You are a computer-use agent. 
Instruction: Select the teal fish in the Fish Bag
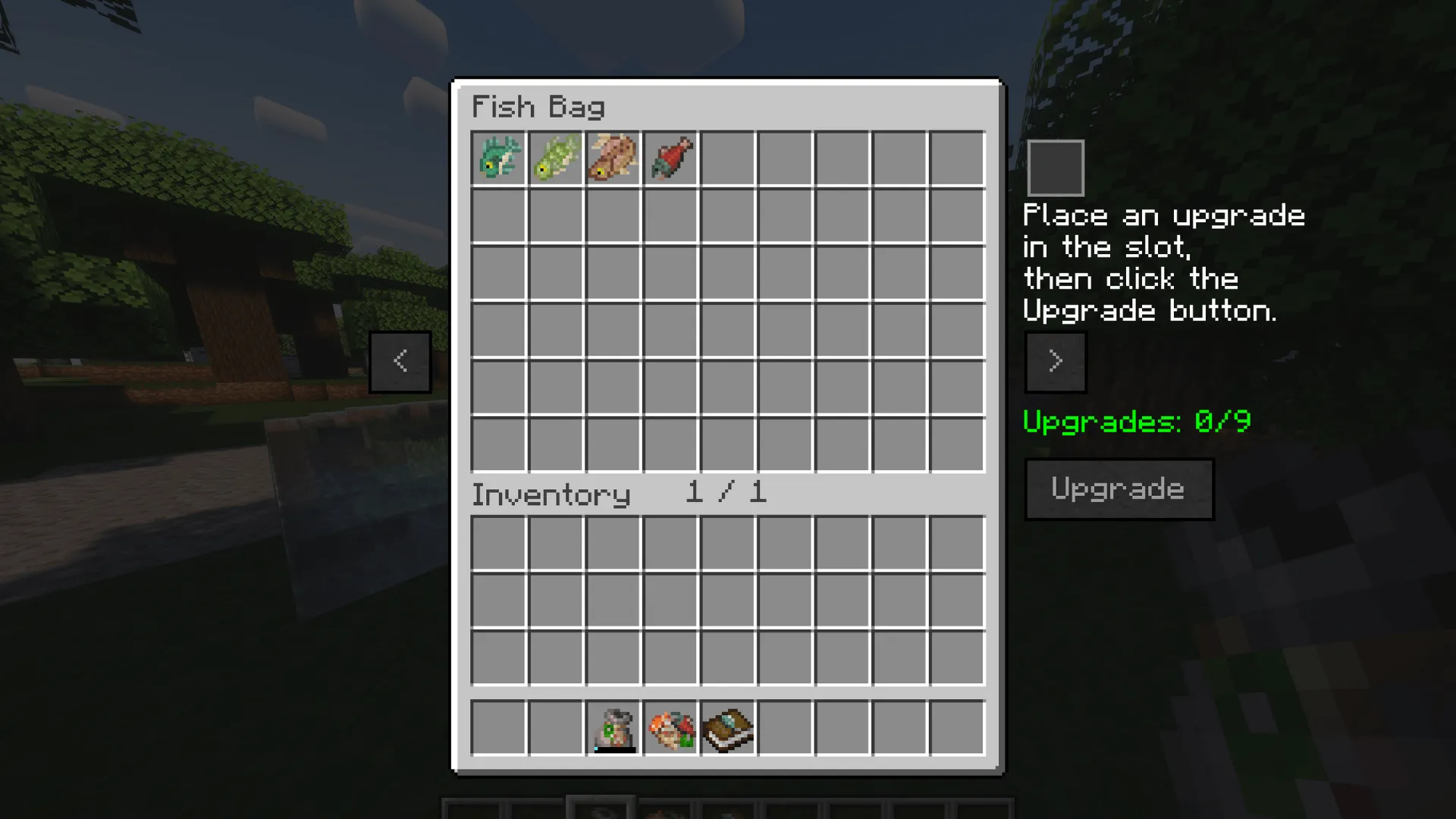498,157
